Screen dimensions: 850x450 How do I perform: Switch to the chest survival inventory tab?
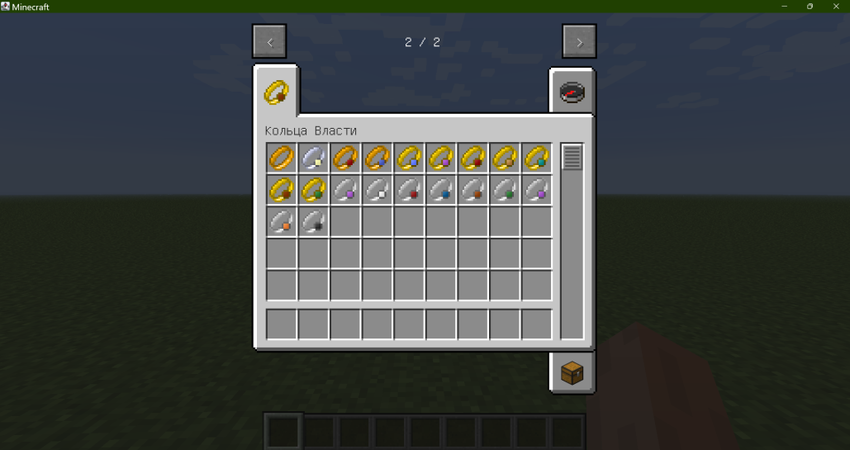point(571,373)
